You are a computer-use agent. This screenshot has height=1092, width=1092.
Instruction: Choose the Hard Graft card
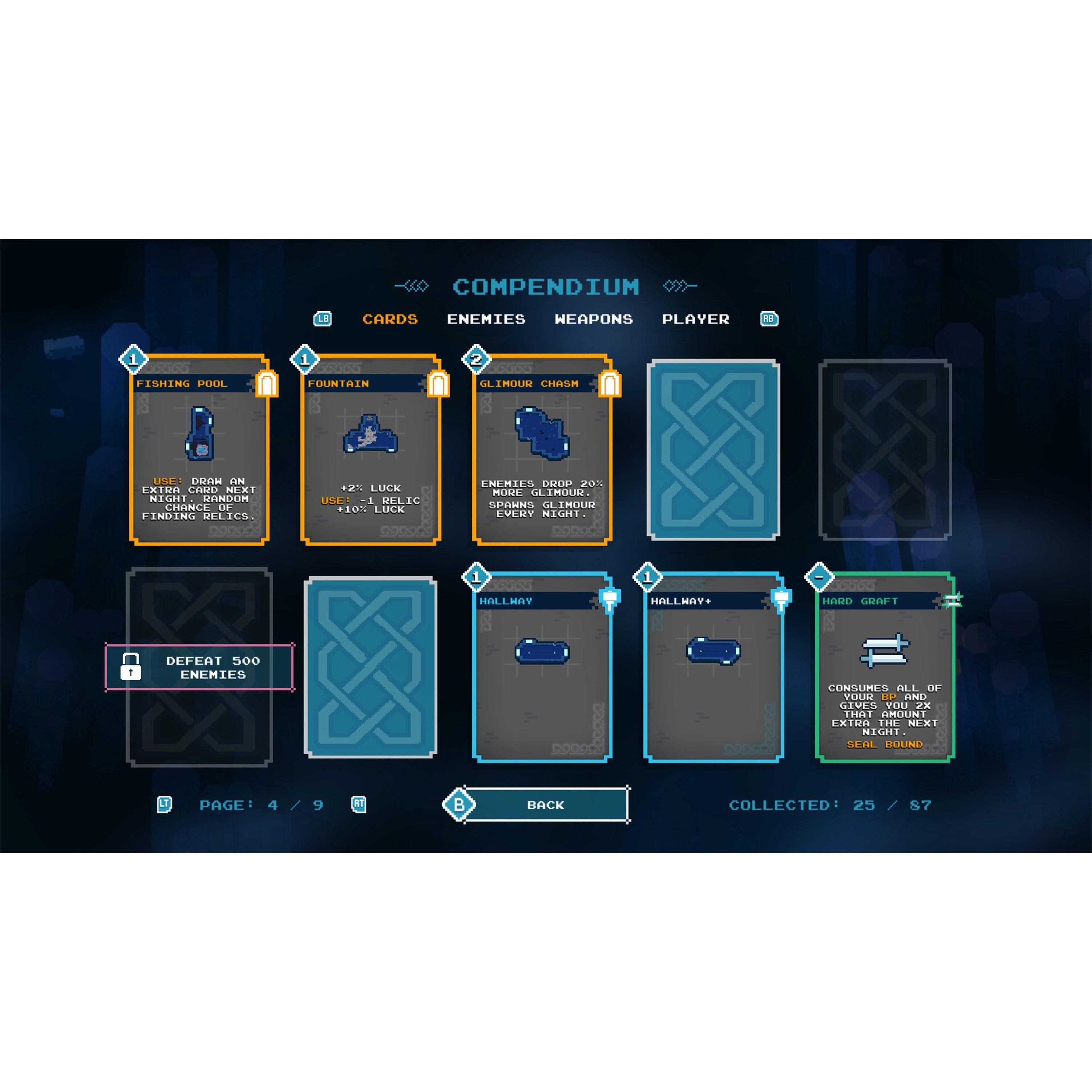[x=885, y=668]
